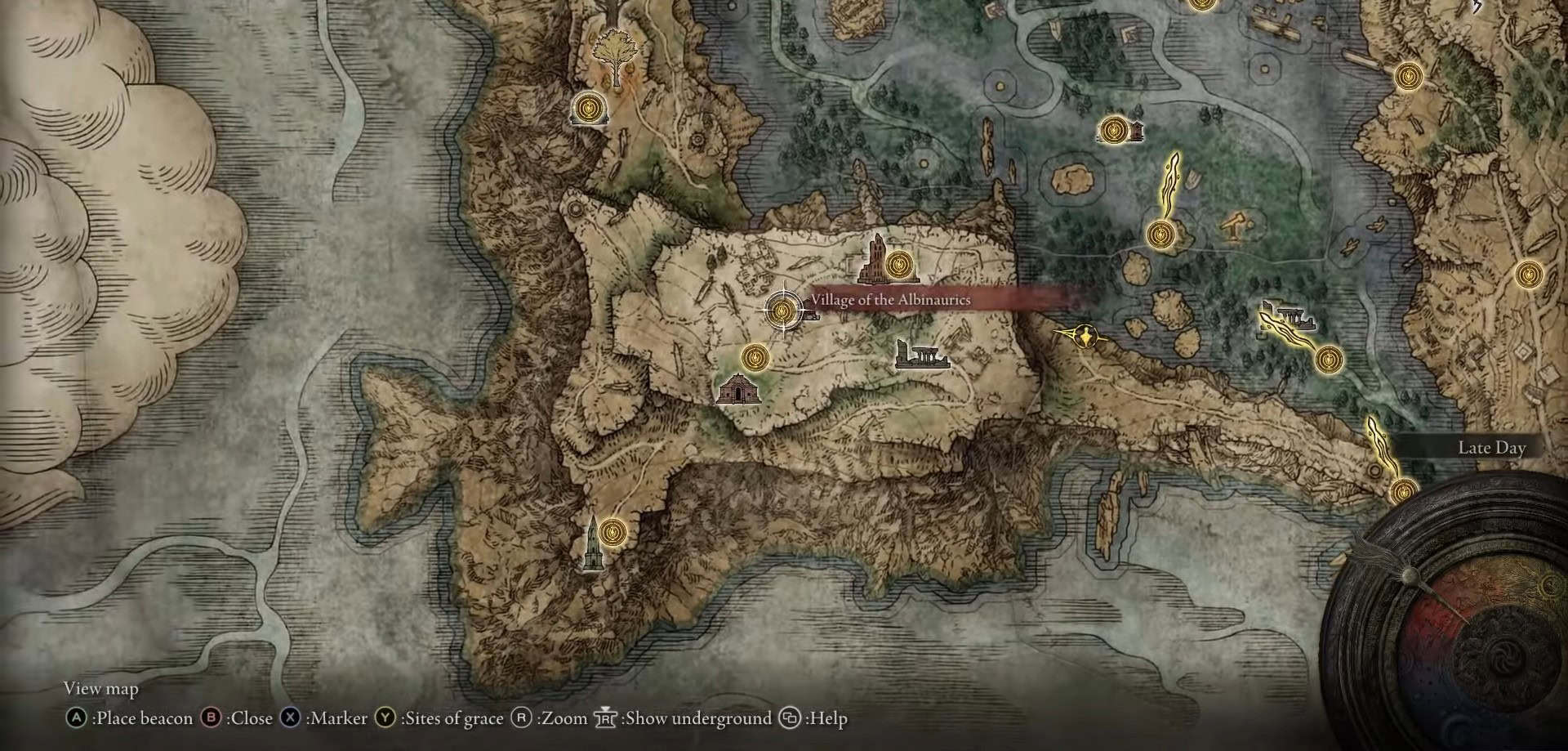Select the grace just above the catacombs icon
Screen dimensions: 1568x751
pos(755,357)
